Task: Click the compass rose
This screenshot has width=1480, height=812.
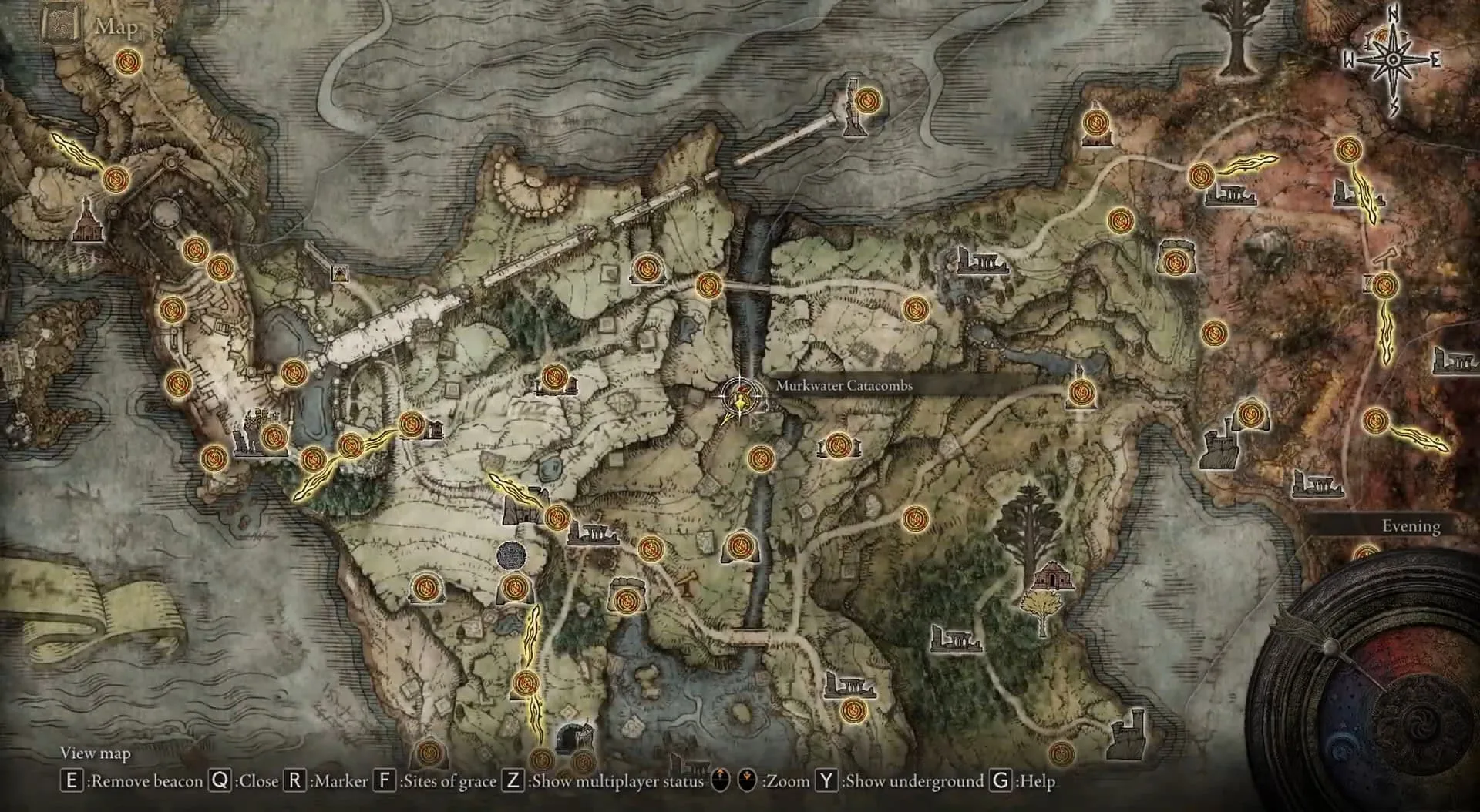Action: click(x=1394, y=60)
